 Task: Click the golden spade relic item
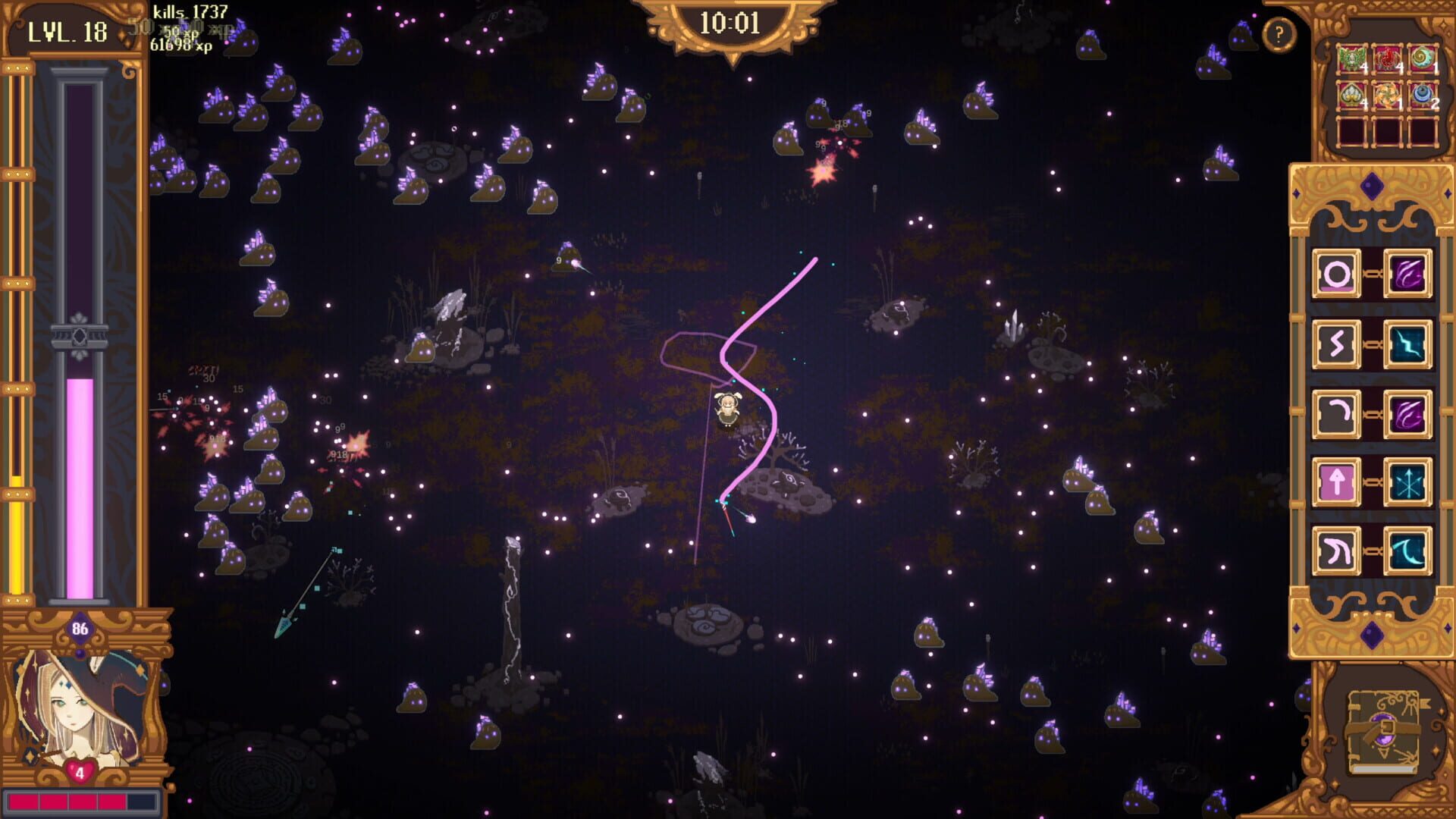1351,95
